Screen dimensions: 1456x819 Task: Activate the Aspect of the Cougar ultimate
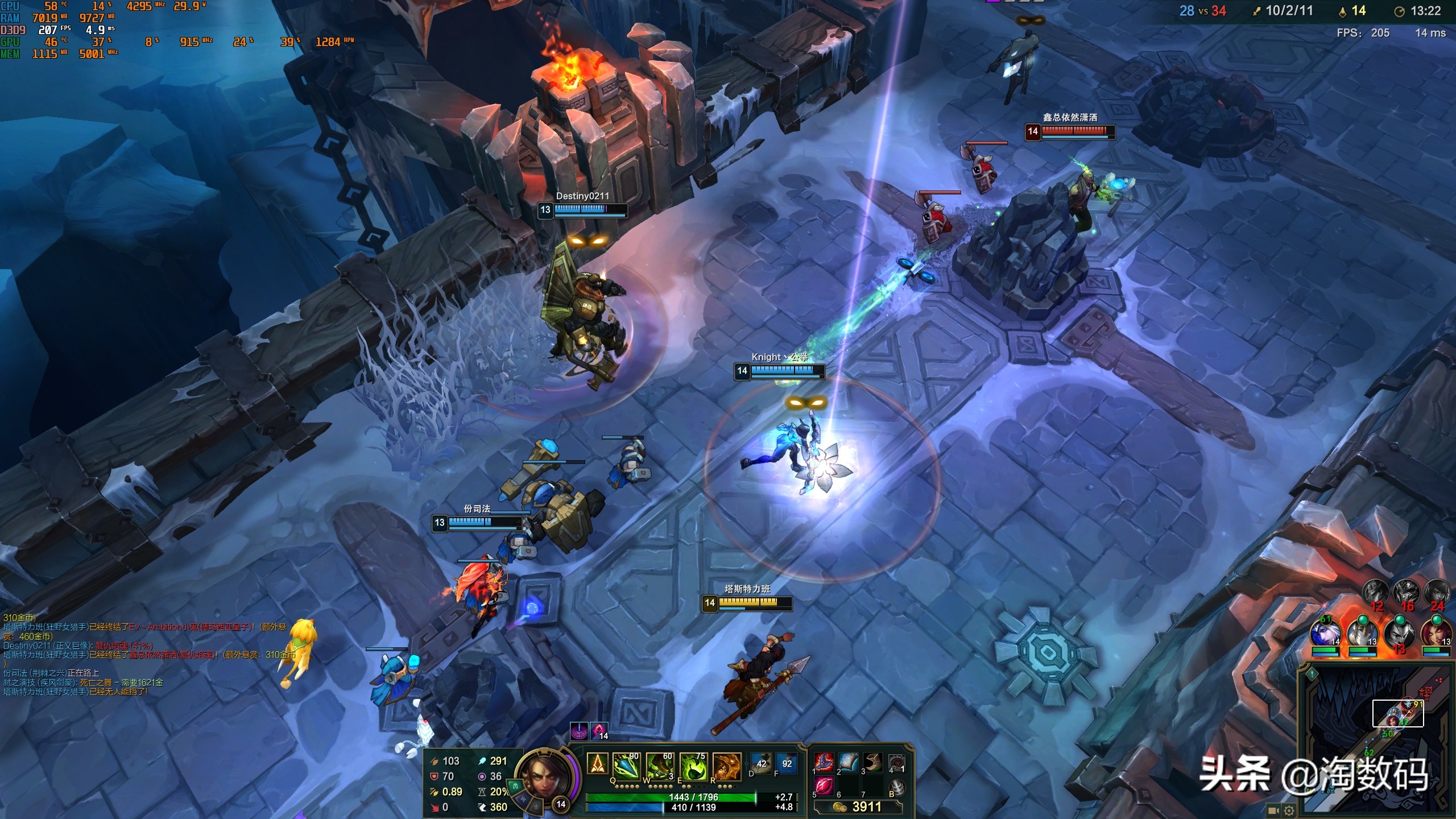click(727, 766)
